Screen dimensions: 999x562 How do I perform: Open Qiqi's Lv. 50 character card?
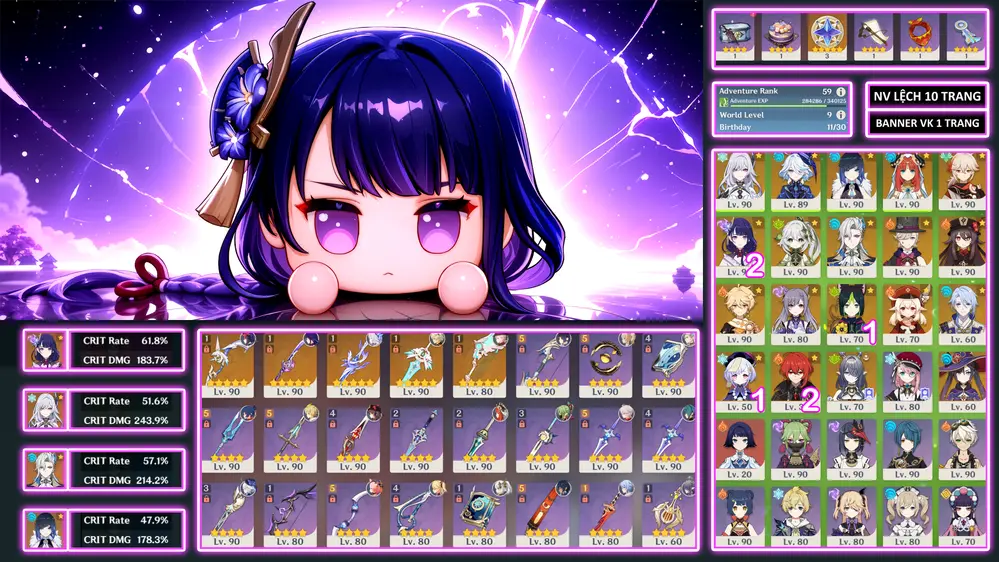(x=737, y=378)
